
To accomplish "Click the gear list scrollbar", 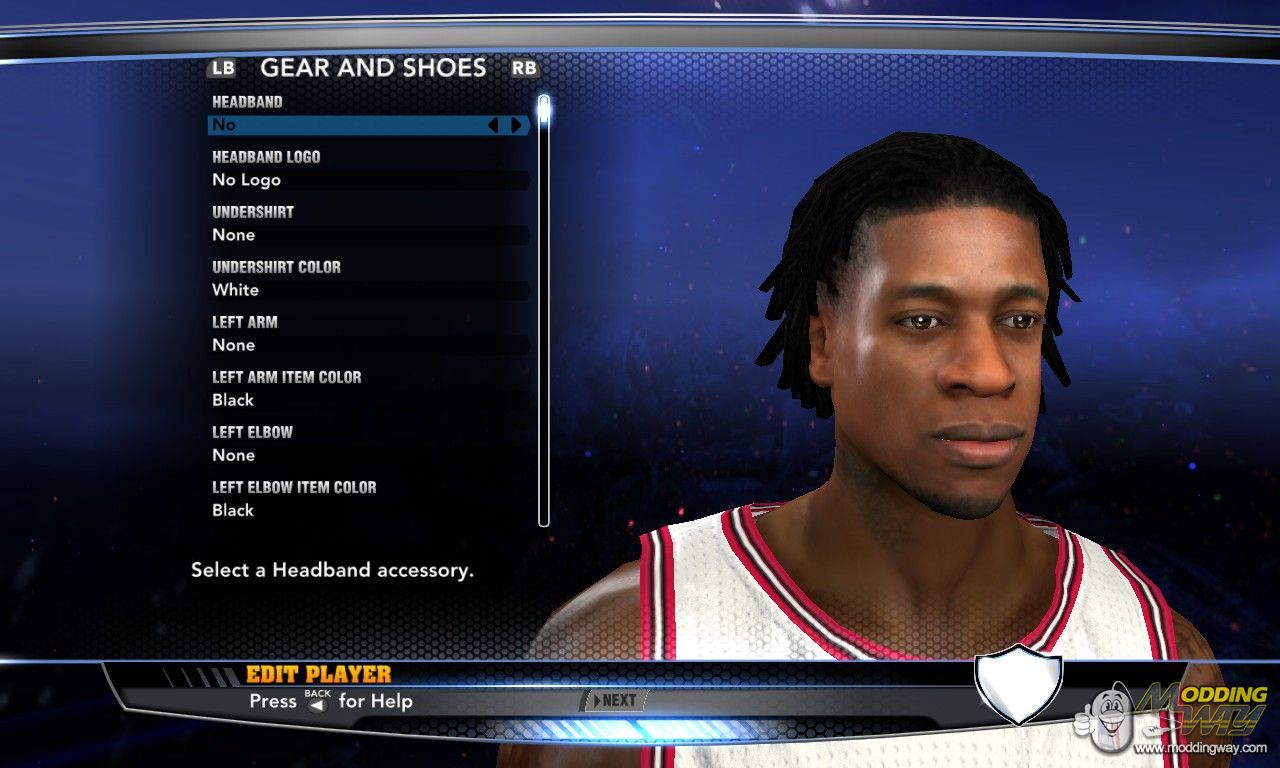I will 544,310.
